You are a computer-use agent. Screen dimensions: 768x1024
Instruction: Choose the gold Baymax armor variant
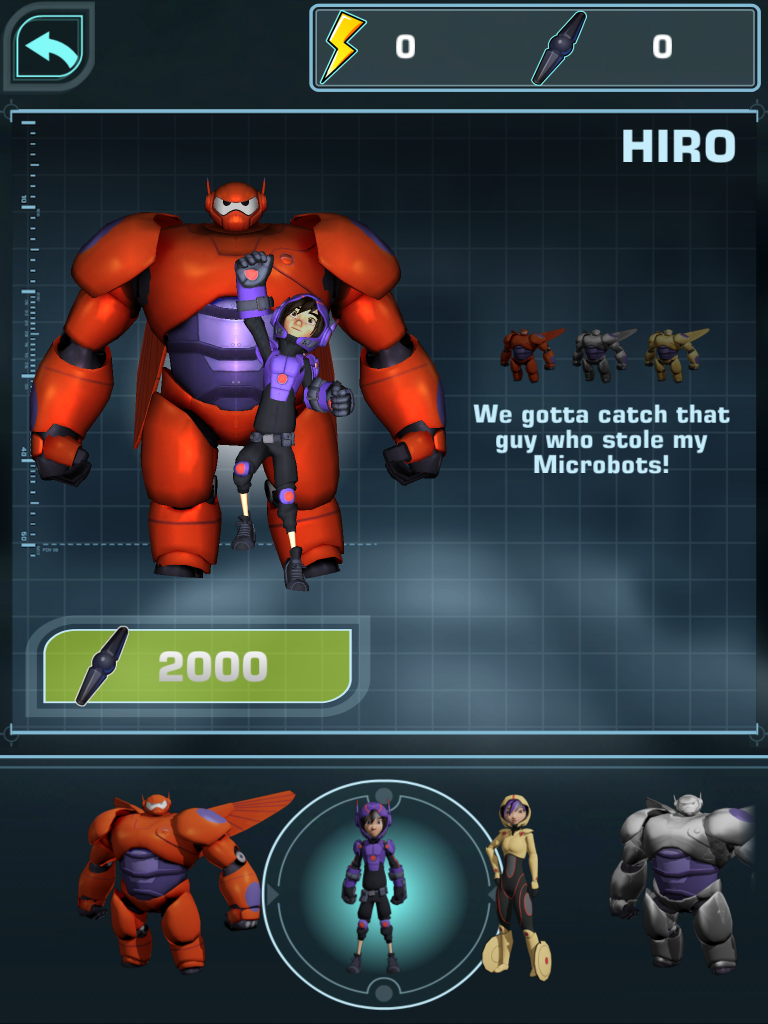[673, 354]
